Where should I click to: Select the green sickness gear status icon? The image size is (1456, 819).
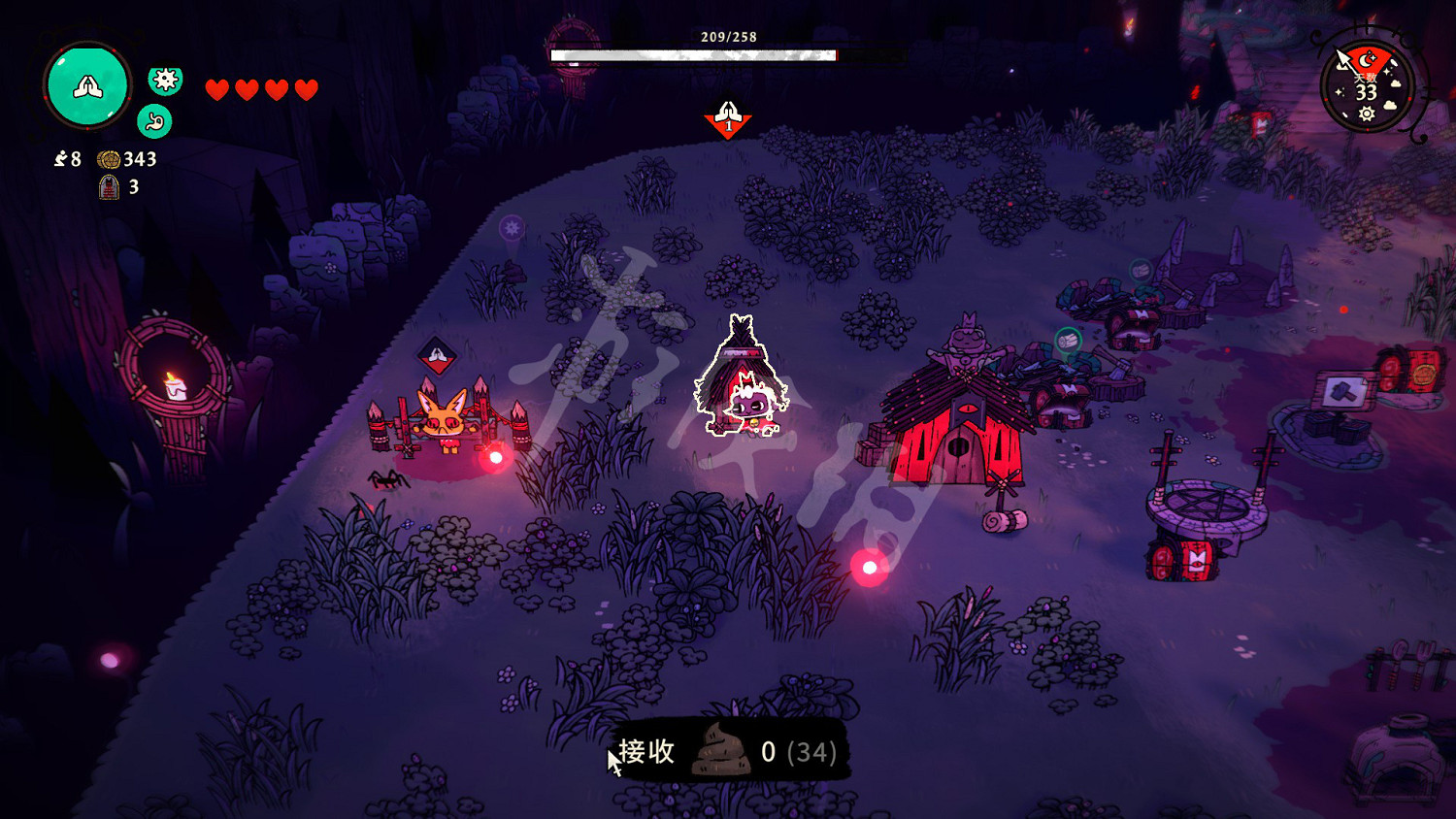166,82
